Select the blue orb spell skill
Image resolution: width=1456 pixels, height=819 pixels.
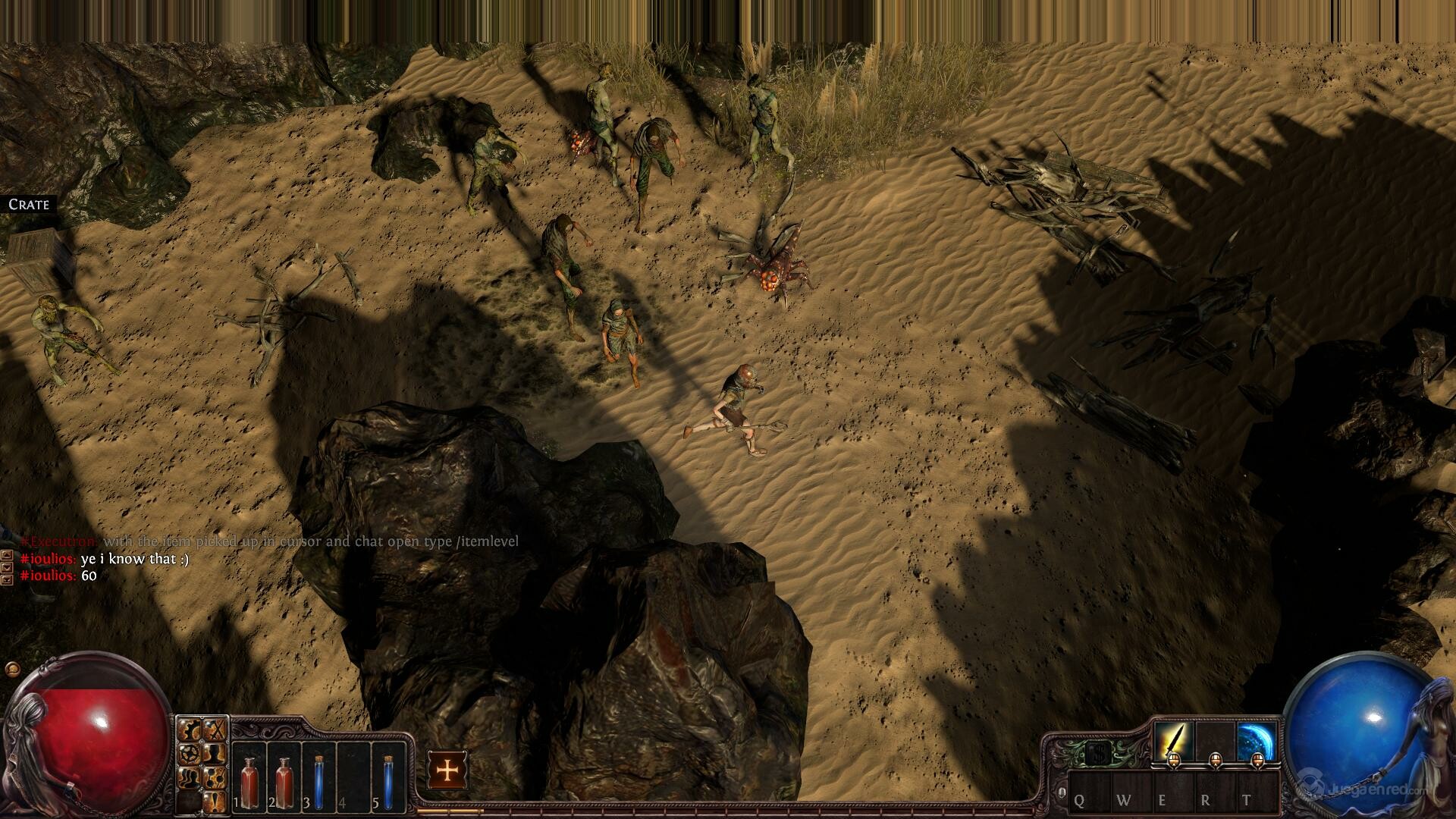pyautogui.click(x=1257, y=741)
